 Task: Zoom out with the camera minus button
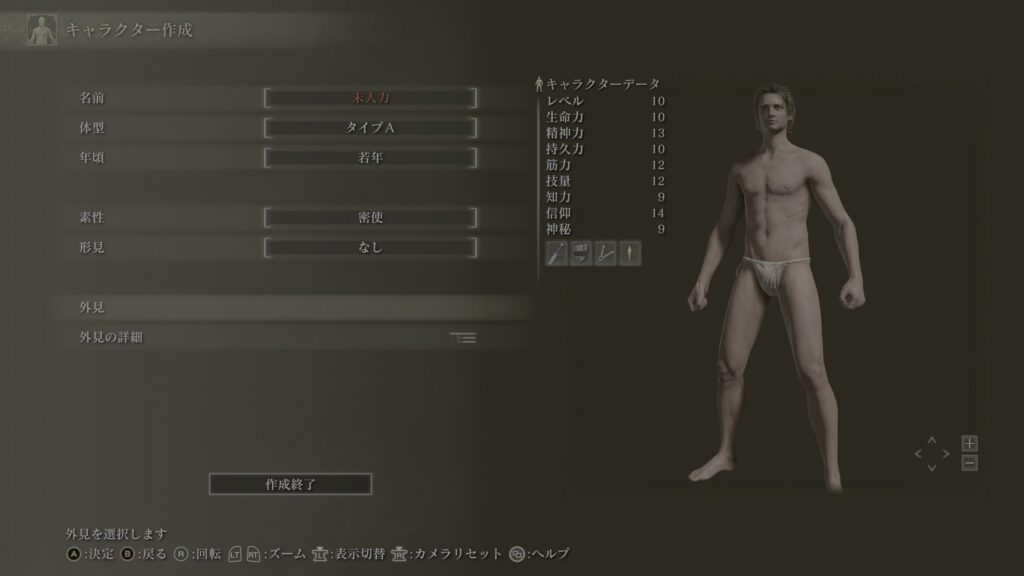969,463
